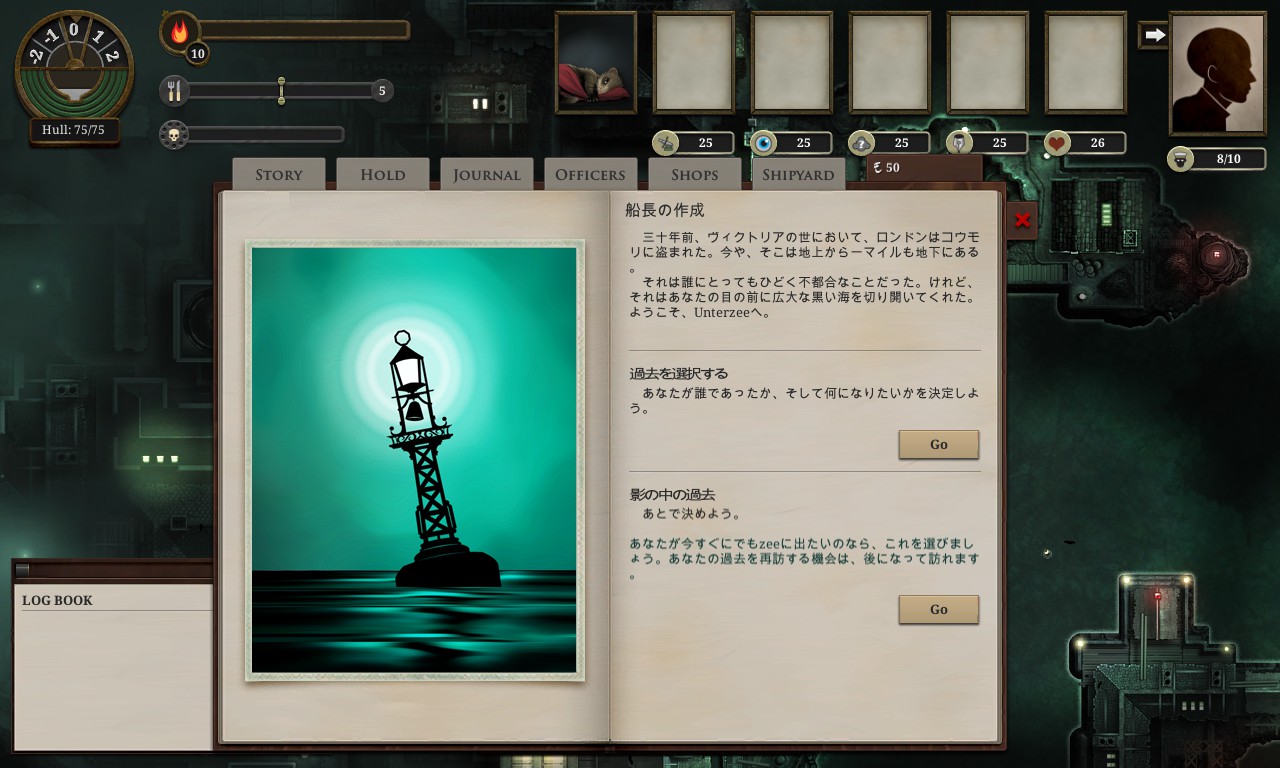Click the supplies slider handle

(x=281, y=90)
